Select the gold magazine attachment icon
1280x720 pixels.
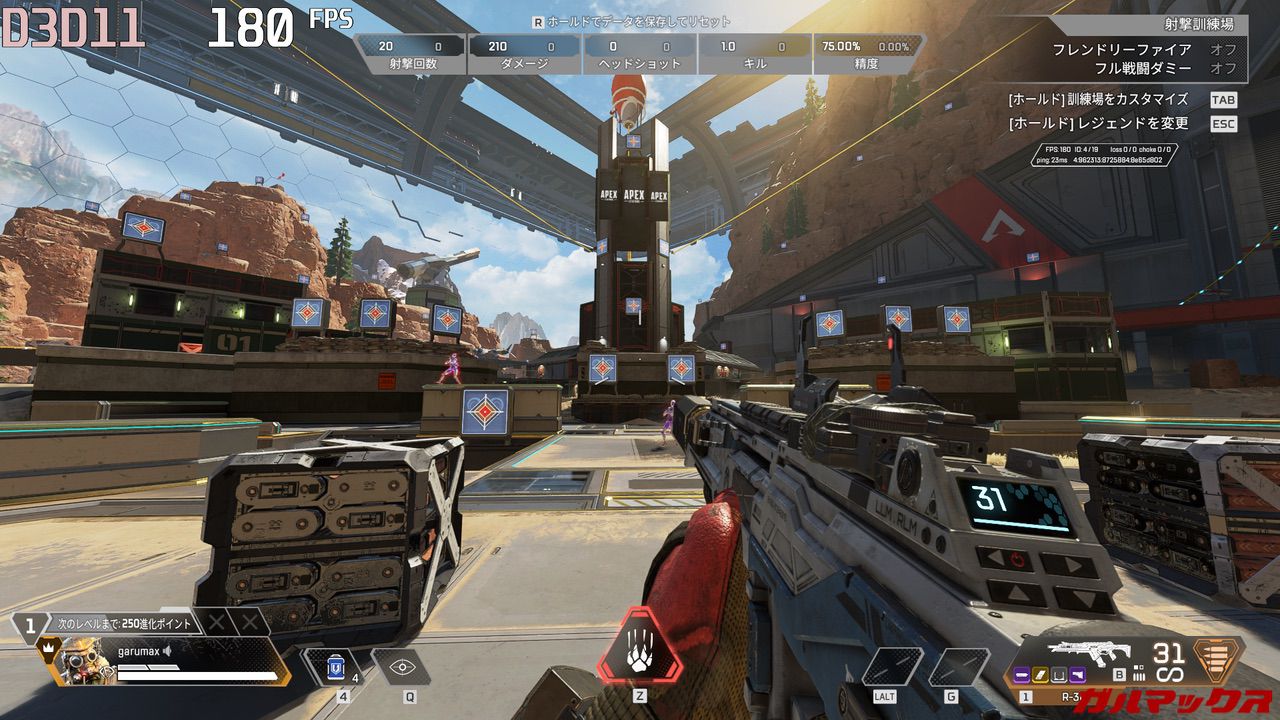click(1039, 677)
